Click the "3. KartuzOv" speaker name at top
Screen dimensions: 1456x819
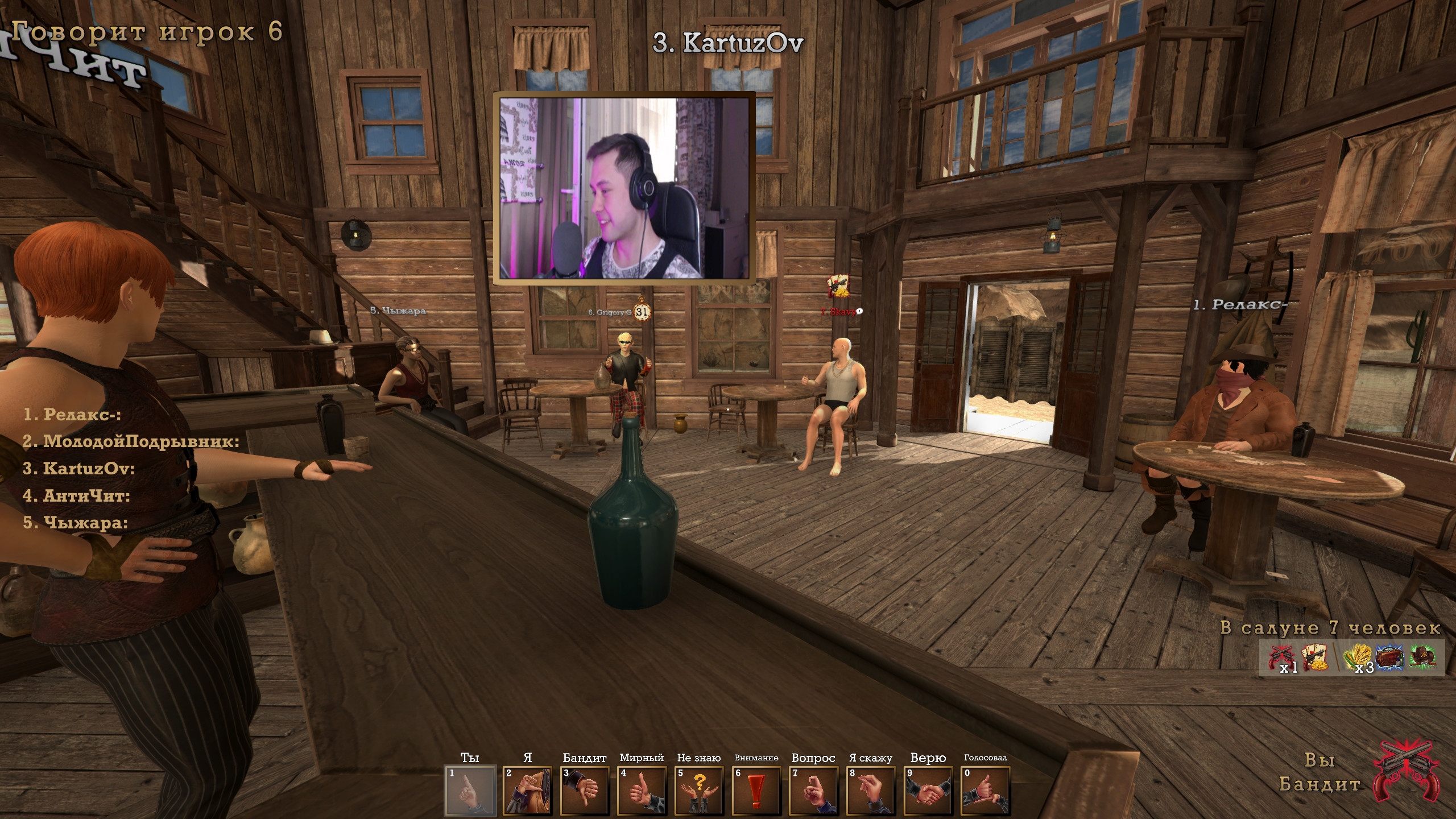click(729, 42)
